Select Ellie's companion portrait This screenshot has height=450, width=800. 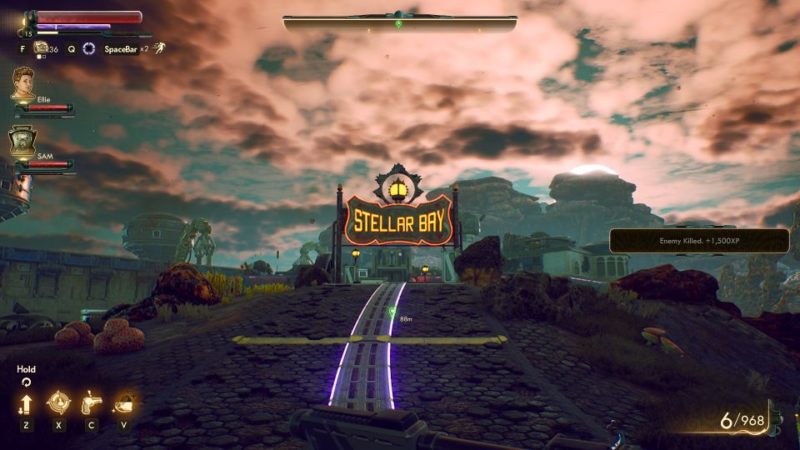click(x=23, y=84)
